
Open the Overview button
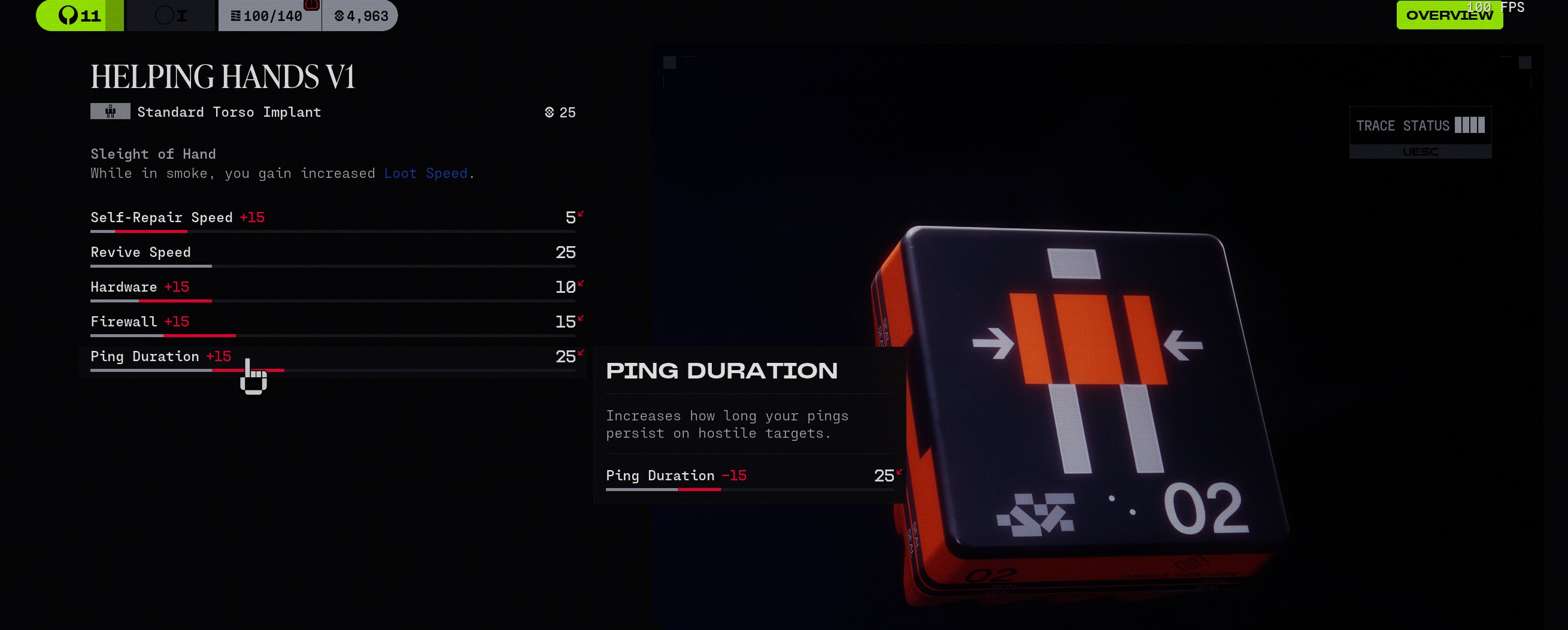[x=1449, y=15]
